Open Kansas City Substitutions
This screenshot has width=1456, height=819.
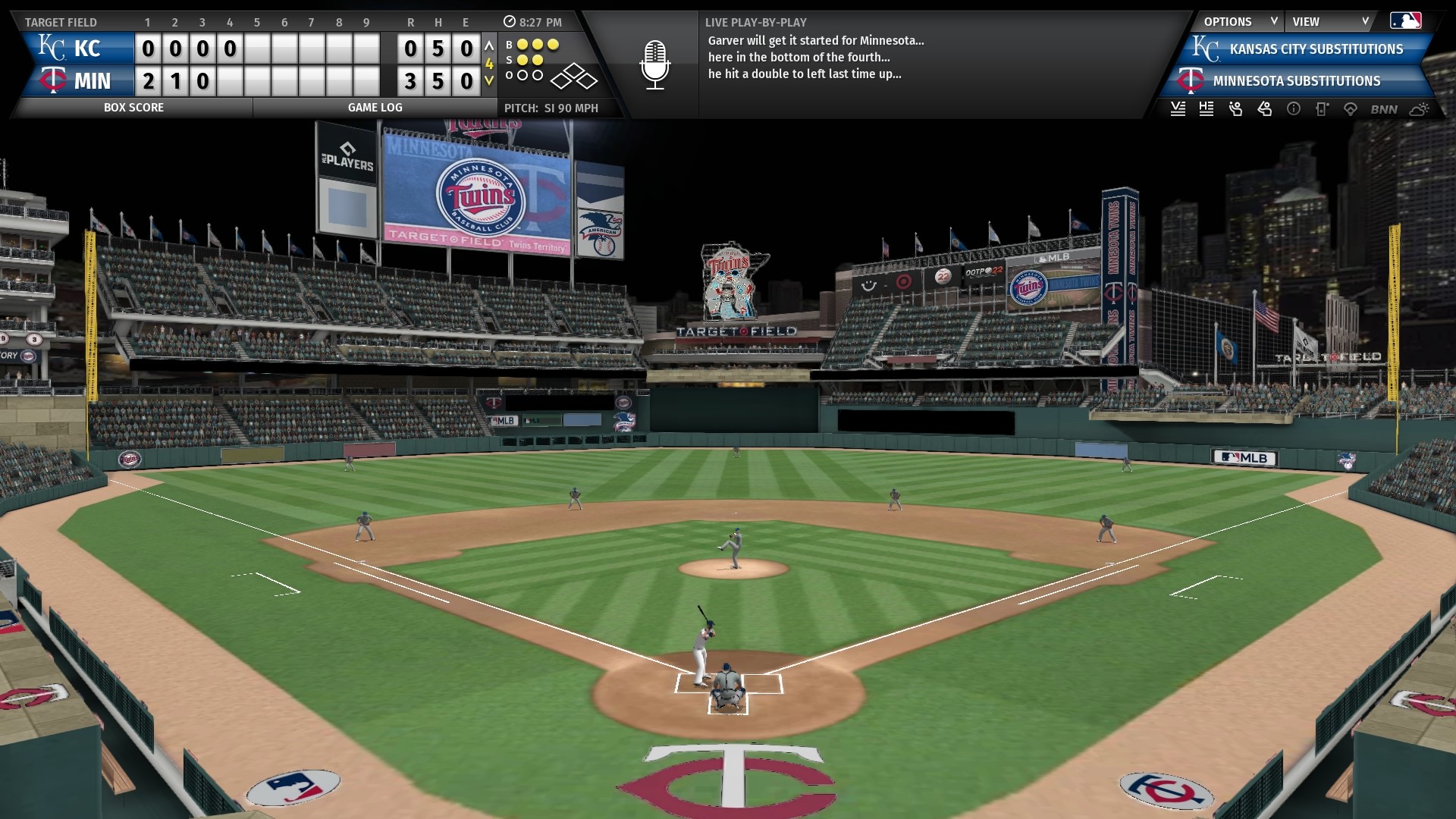pos(1315,49)
